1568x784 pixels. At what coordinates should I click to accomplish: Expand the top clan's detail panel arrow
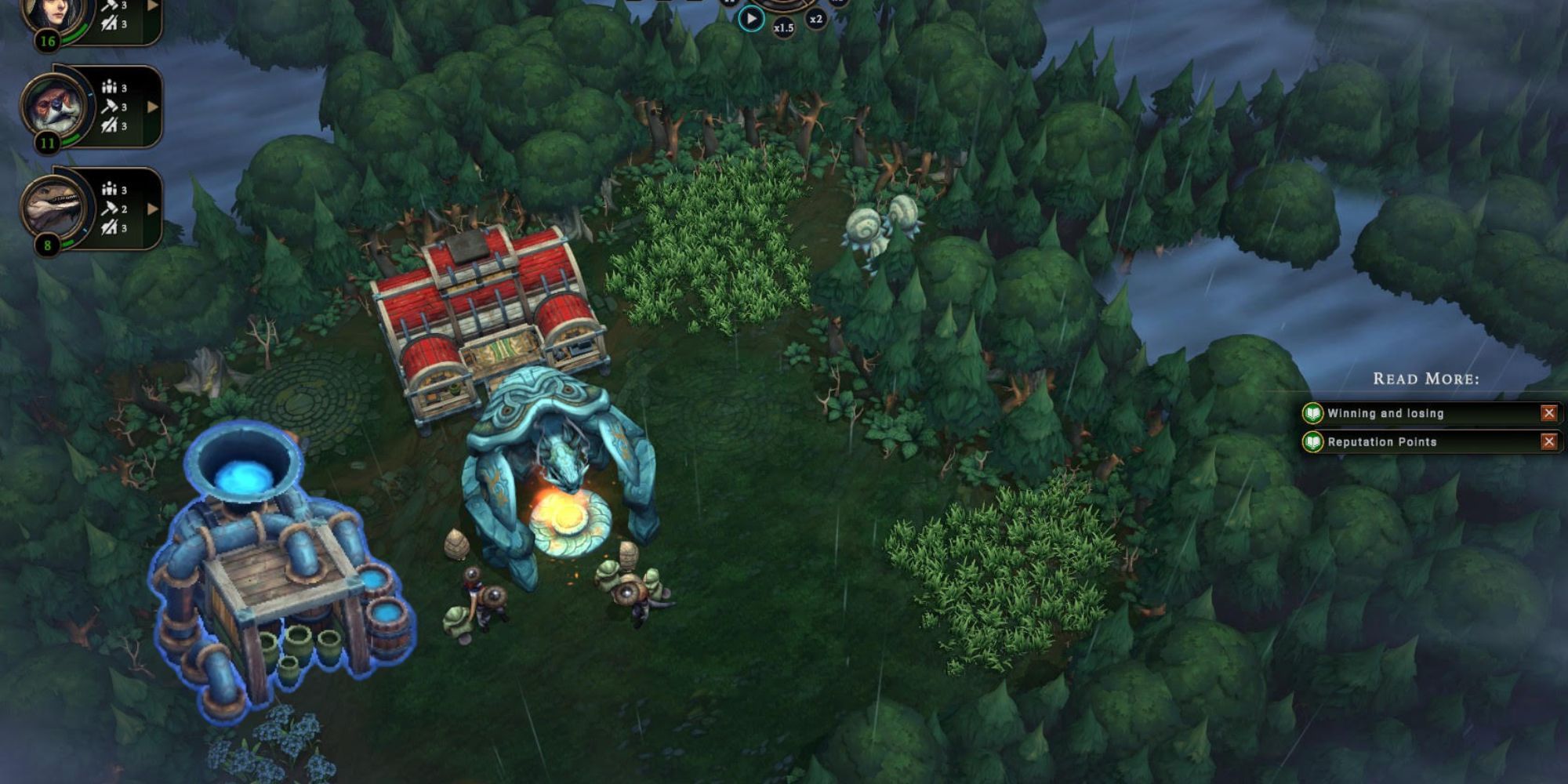(x=154, y=4)
